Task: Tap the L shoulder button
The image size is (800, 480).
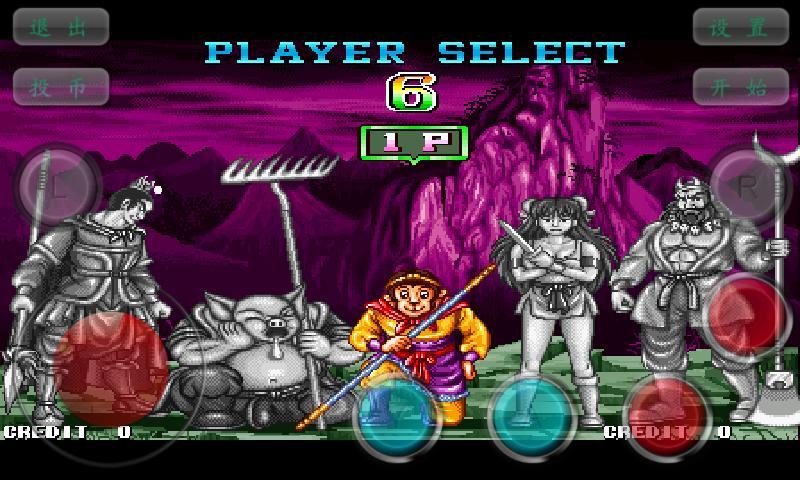Action: [x=59, y=187]
